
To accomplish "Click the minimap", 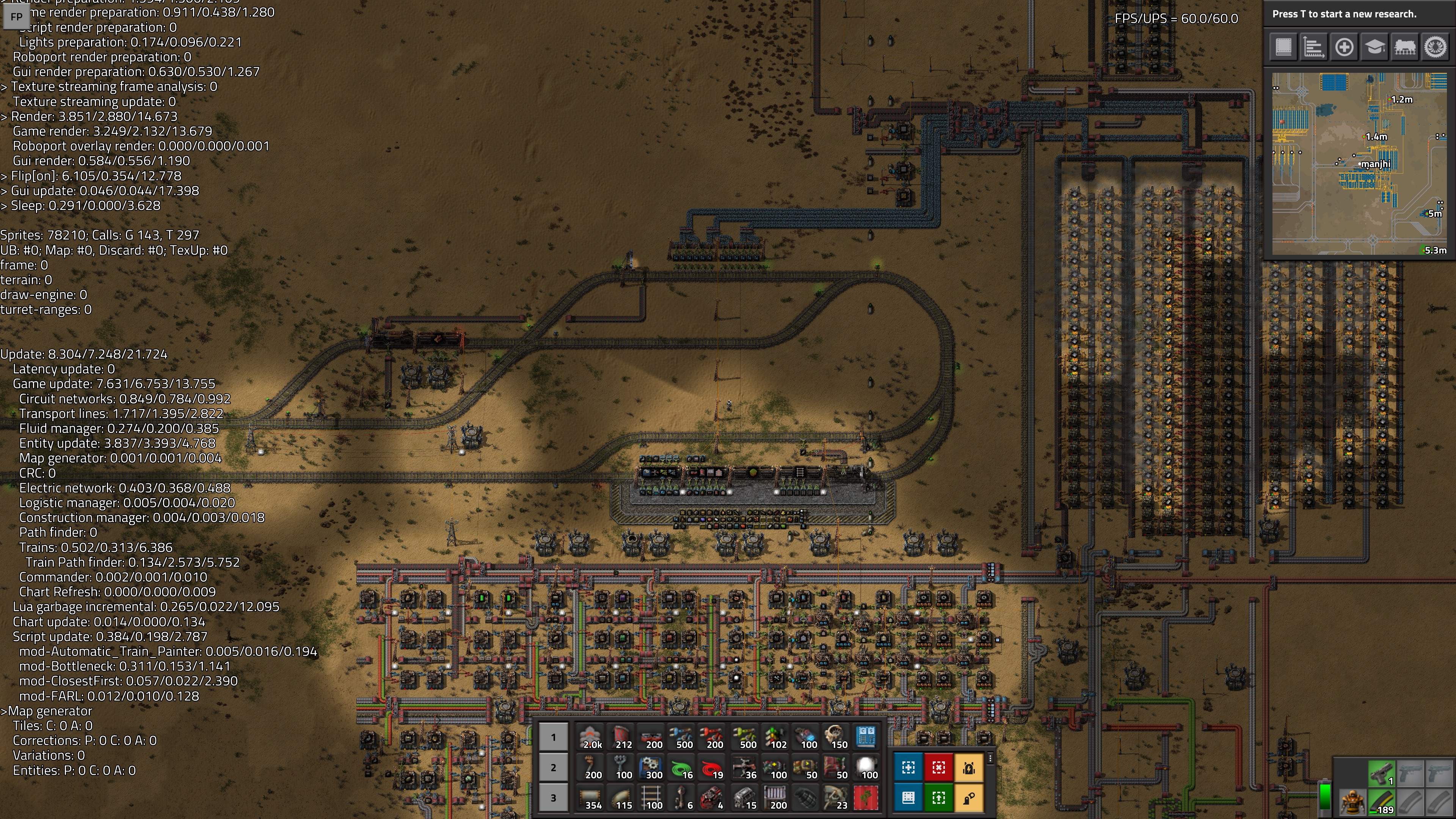I will 1359,164.
